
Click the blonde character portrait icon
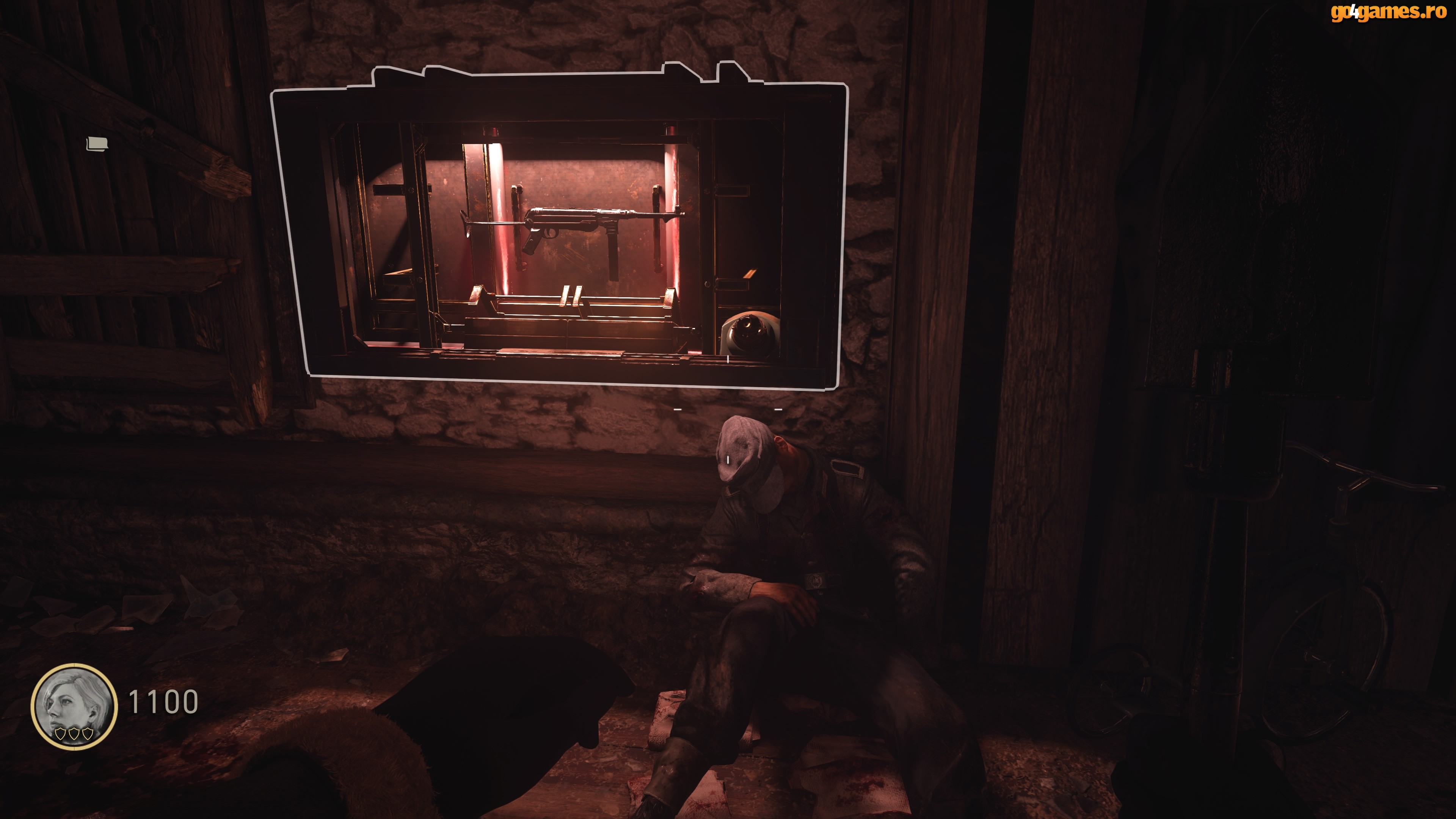pos(74,706)
